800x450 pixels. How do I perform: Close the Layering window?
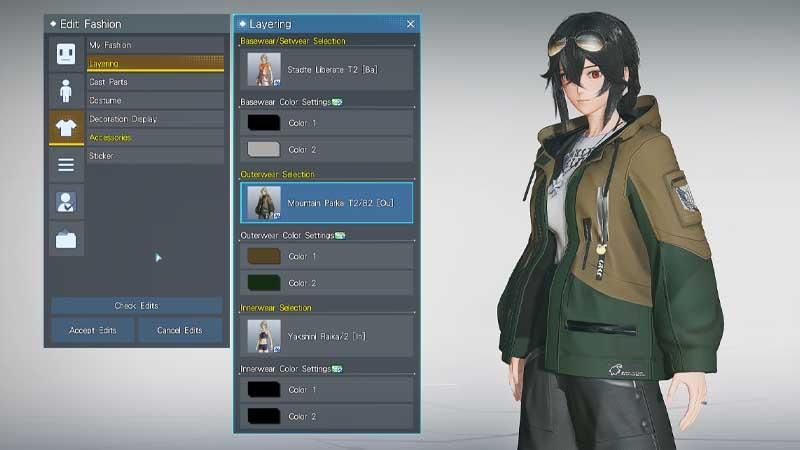(410, 23)
